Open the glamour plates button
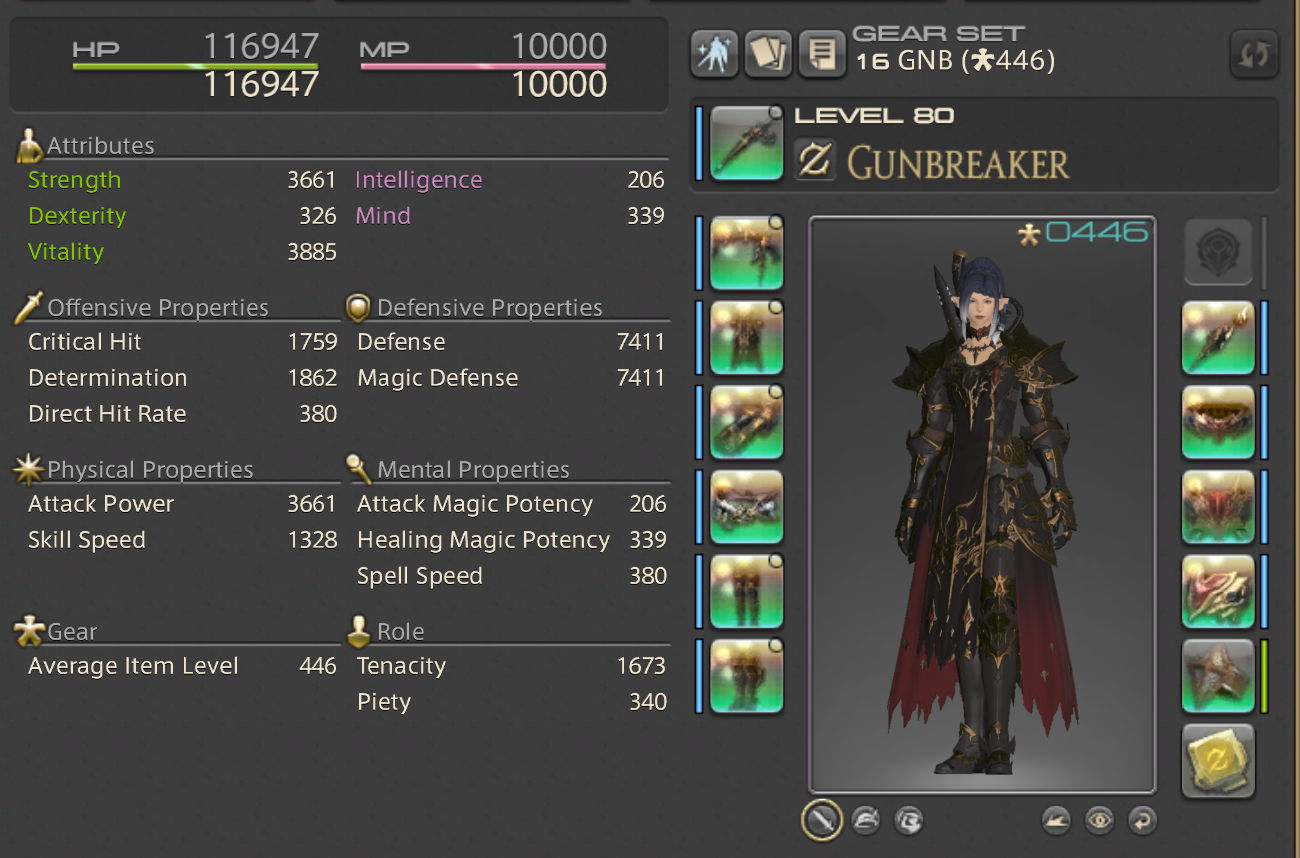 pos(714,54)
